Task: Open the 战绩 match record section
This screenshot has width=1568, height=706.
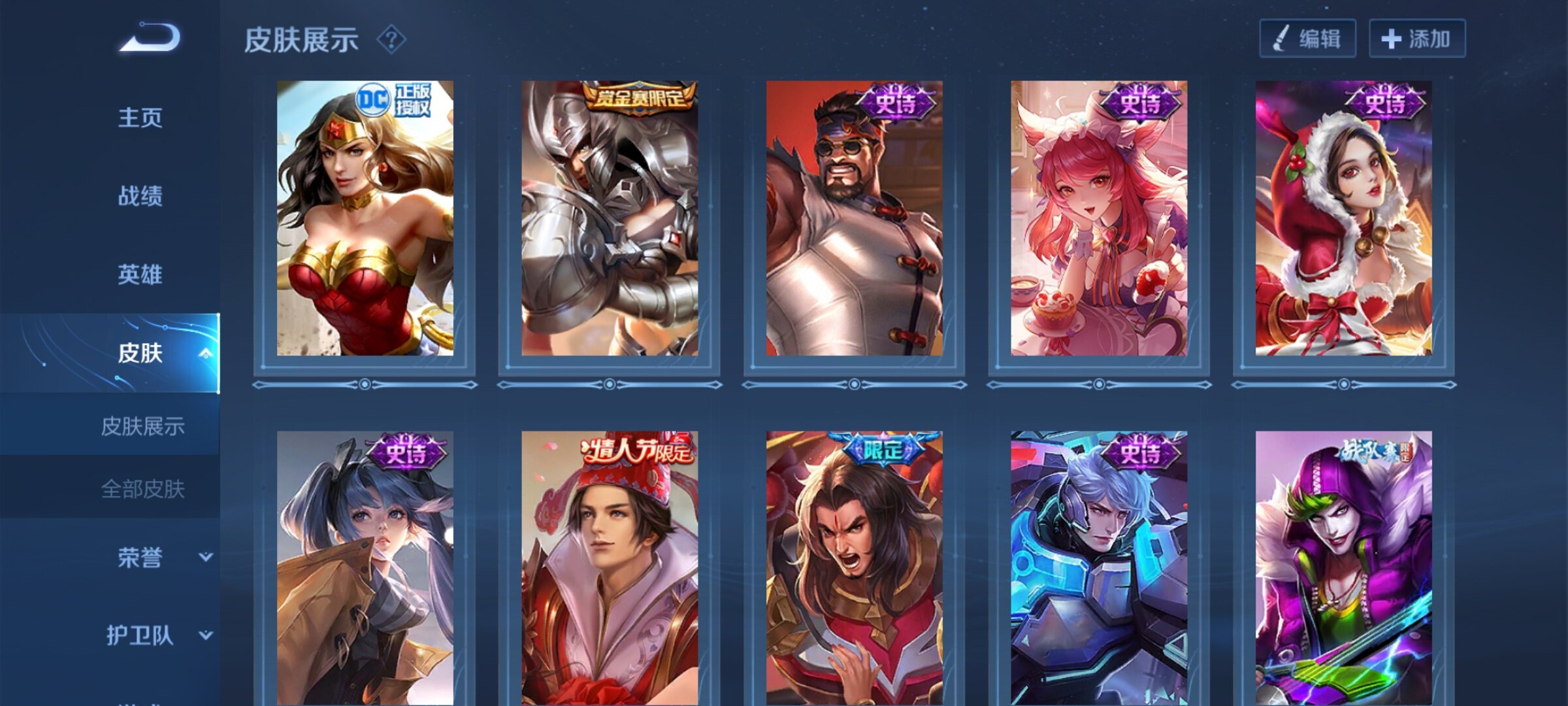Action: pos(140,196)
